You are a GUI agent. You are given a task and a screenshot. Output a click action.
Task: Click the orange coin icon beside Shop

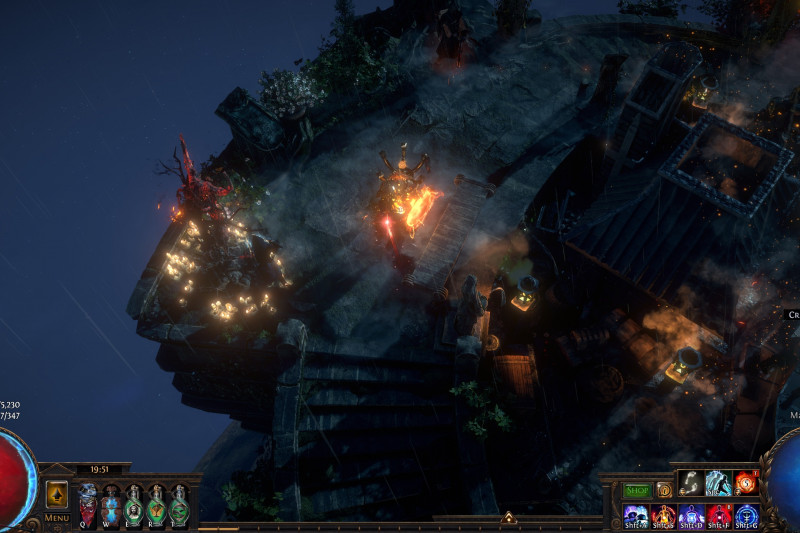coord(663,490)
